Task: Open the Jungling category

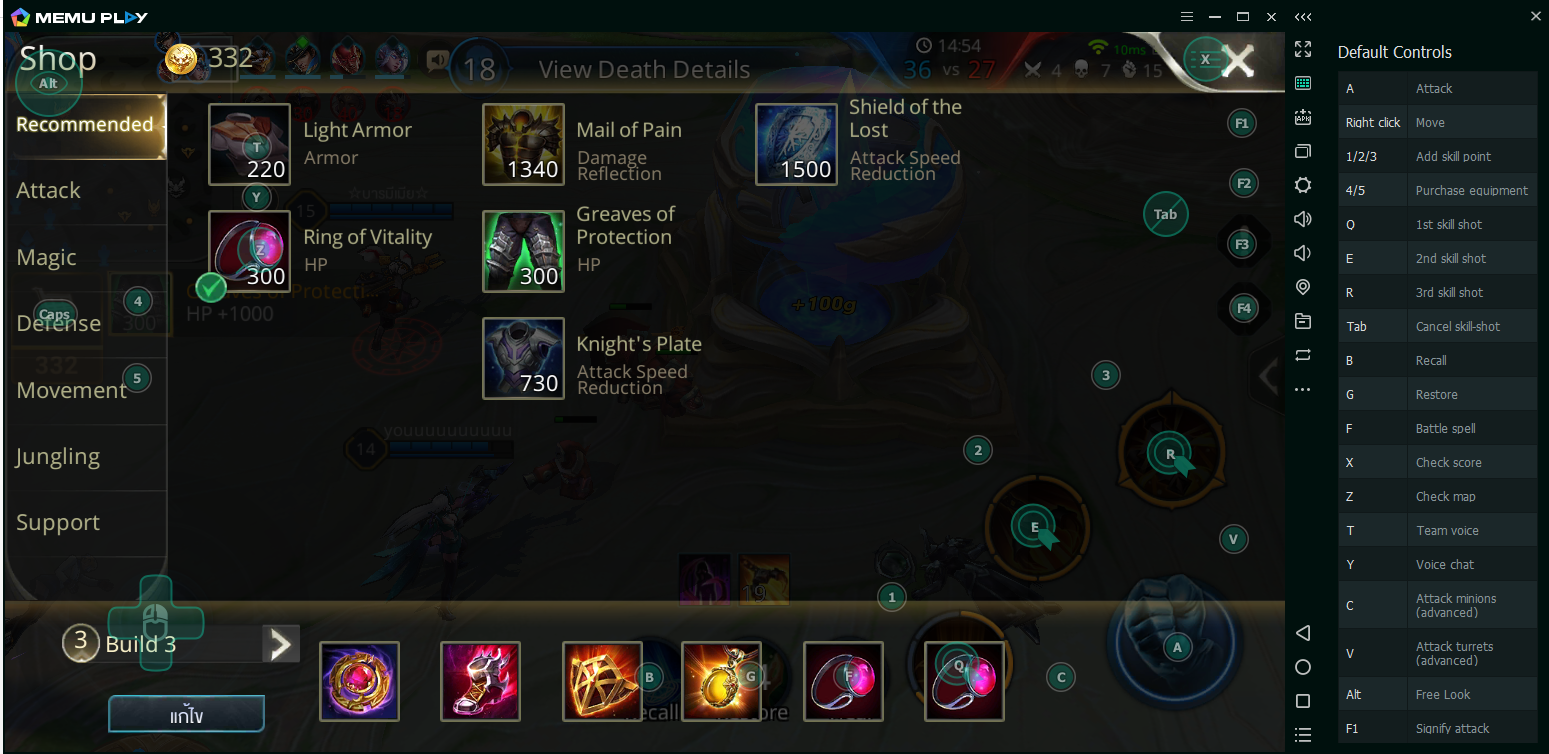Action: (x=58, y=457)
